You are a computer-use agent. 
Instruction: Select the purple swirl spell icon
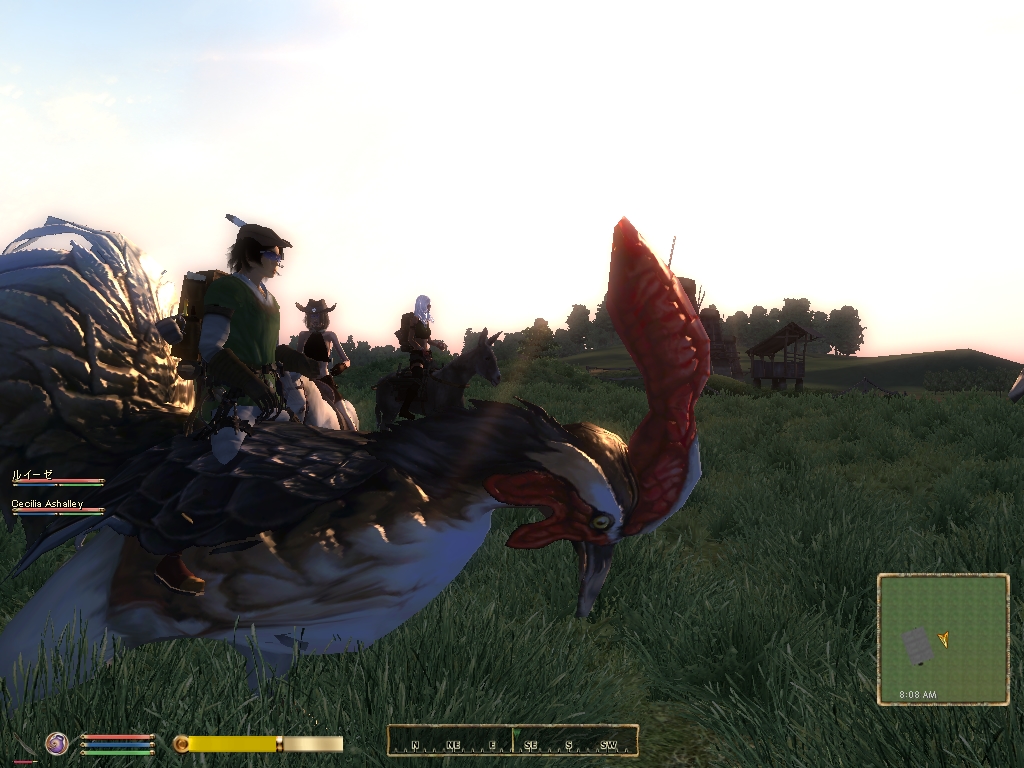(57, 743)
